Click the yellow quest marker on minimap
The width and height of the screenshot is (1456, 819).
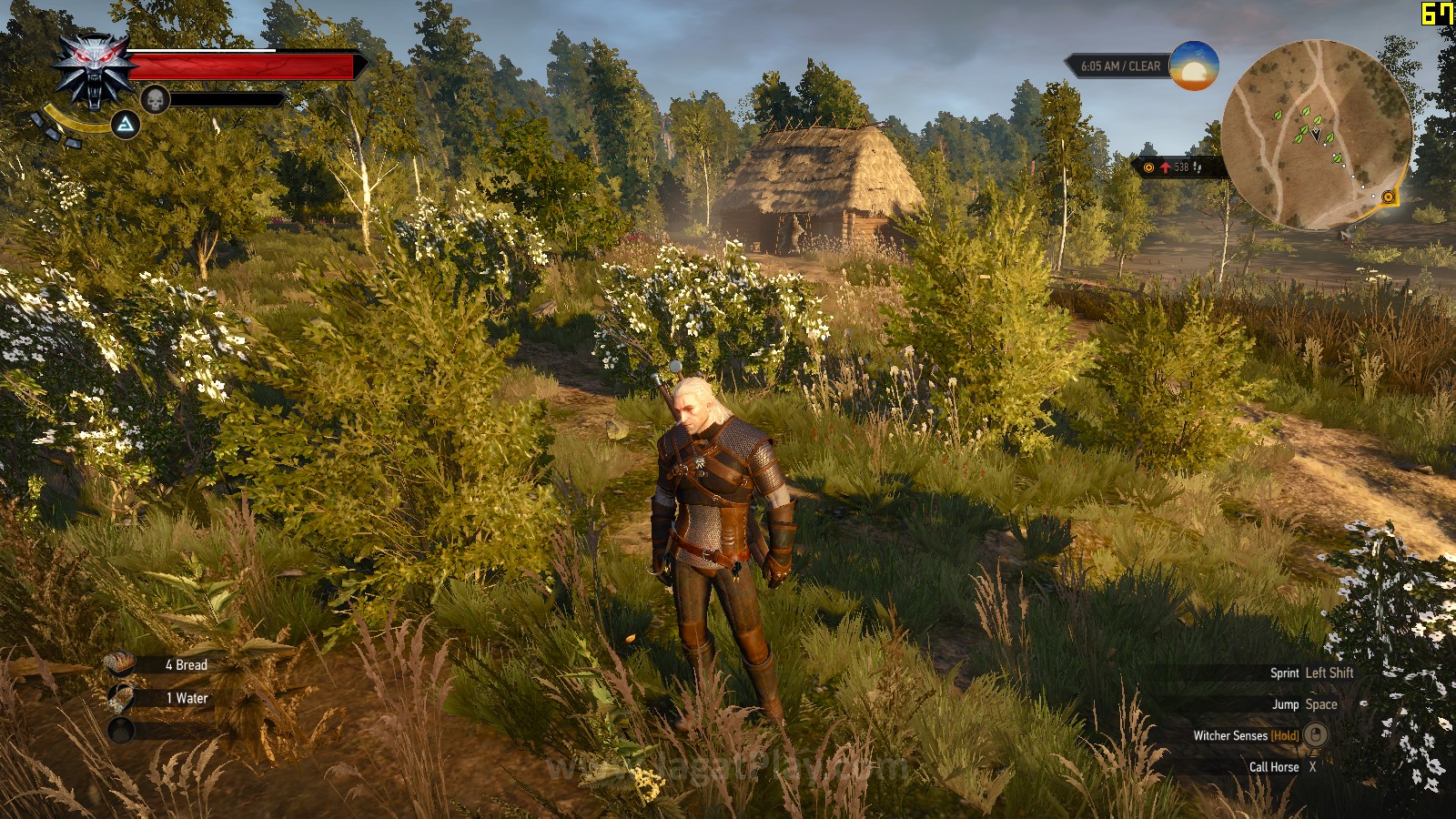[x=1388, y=197]
